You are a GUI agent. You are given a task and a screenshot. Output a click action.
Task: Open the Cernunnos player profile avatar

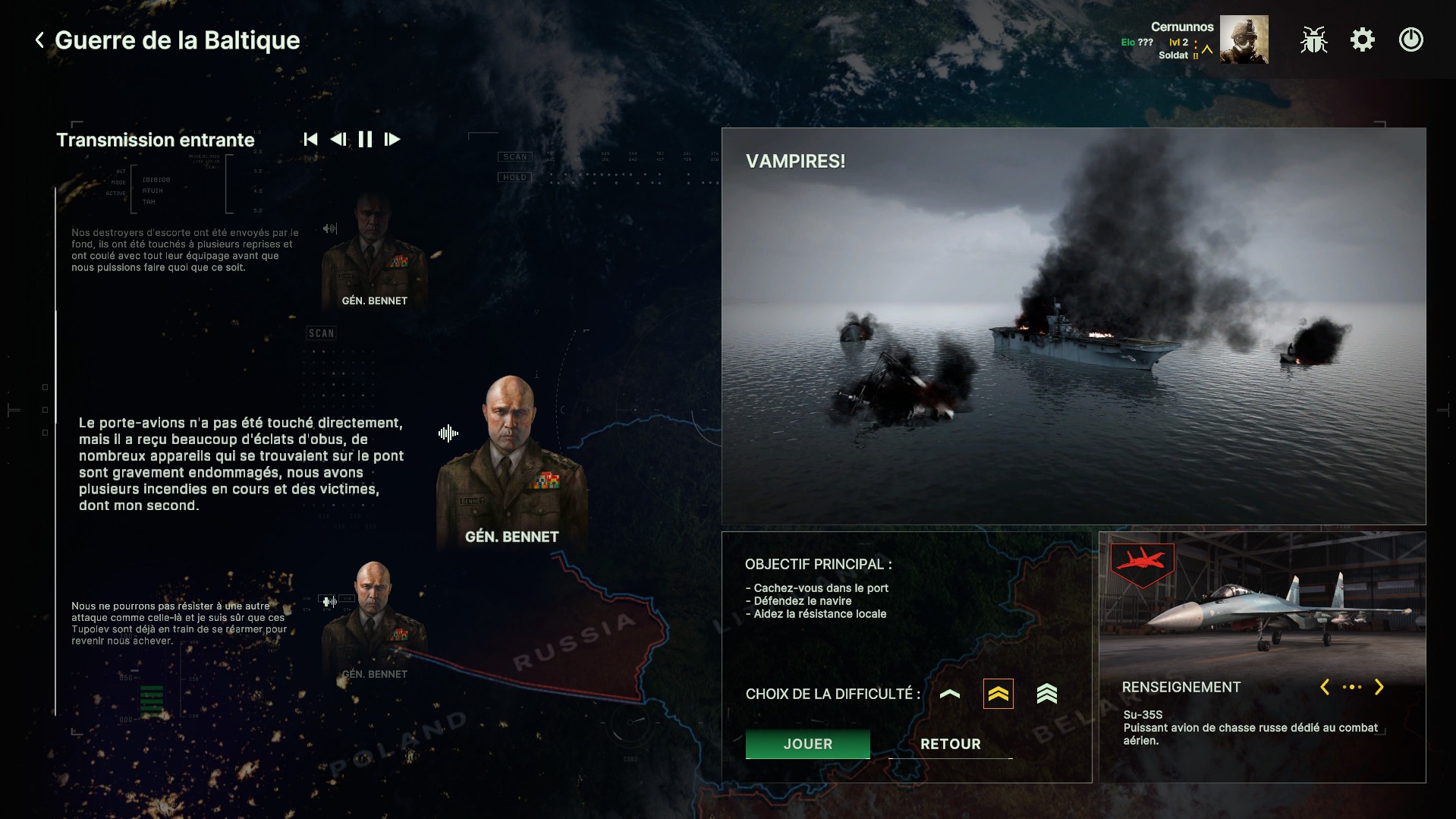(x=1244, y=40)
